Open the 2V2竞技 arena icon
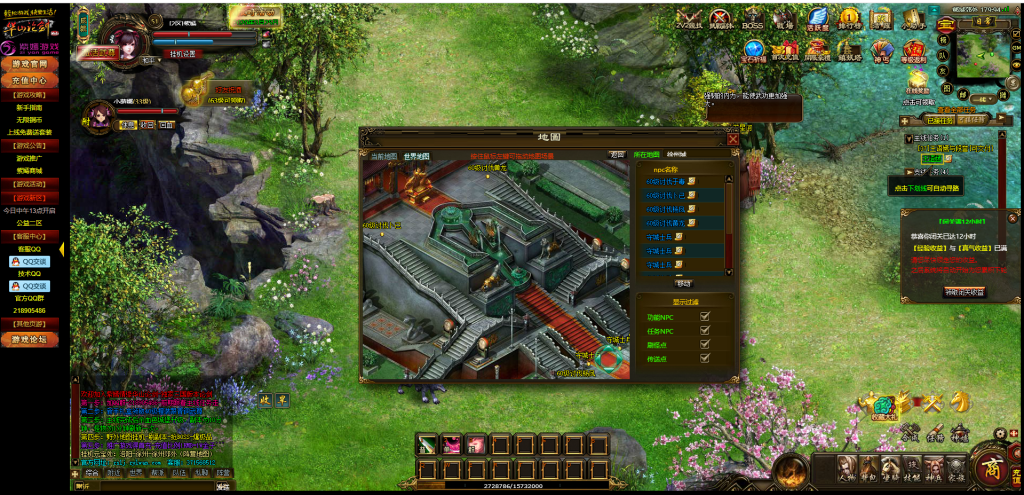Viewport: 1024px width, 495px height. click(x=688, y=20)
